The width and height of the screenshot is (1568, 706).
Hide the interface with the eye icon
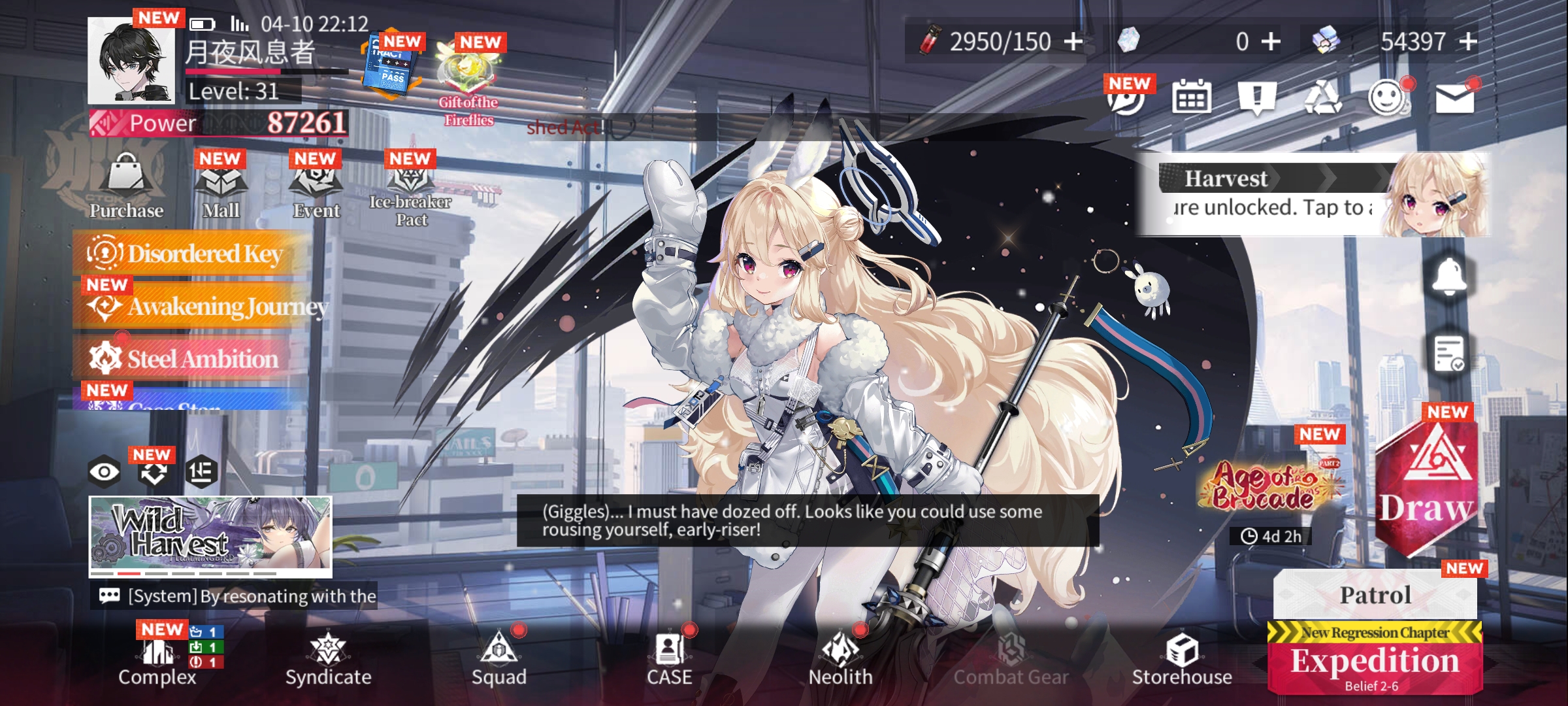(x=105, y=471)
